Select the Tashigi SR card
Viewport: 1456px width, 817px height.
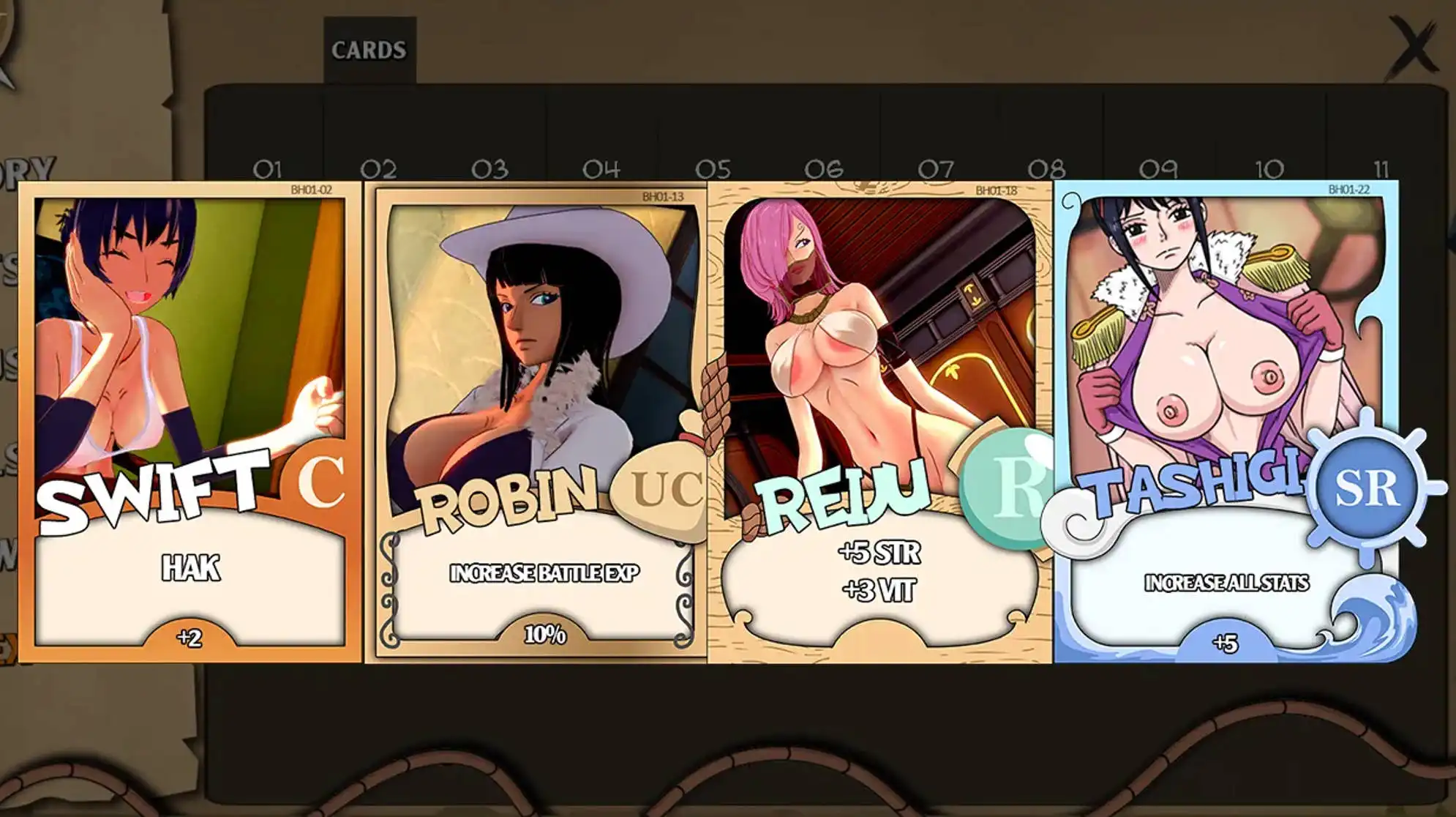click(1226, 422)
